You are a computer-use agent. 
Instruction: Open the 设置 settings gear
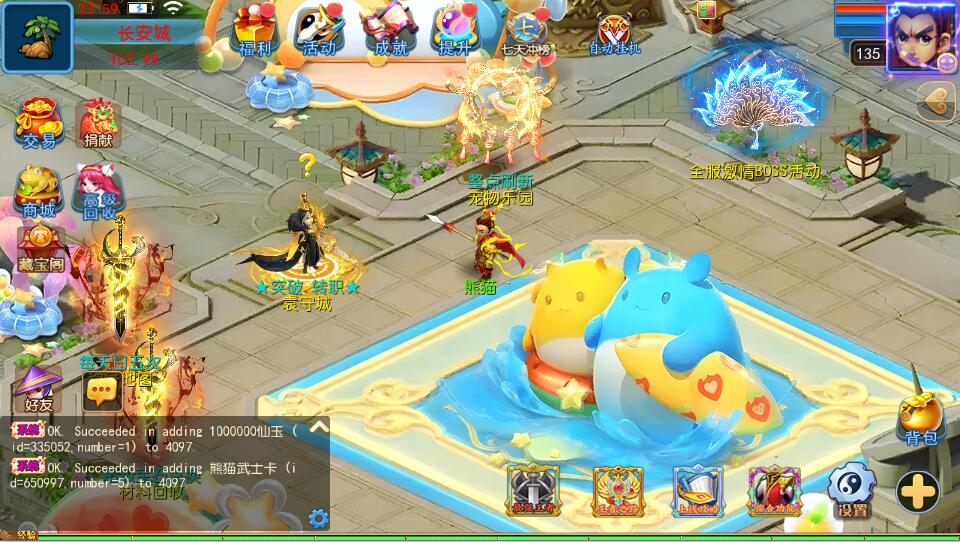coord(851,490)
